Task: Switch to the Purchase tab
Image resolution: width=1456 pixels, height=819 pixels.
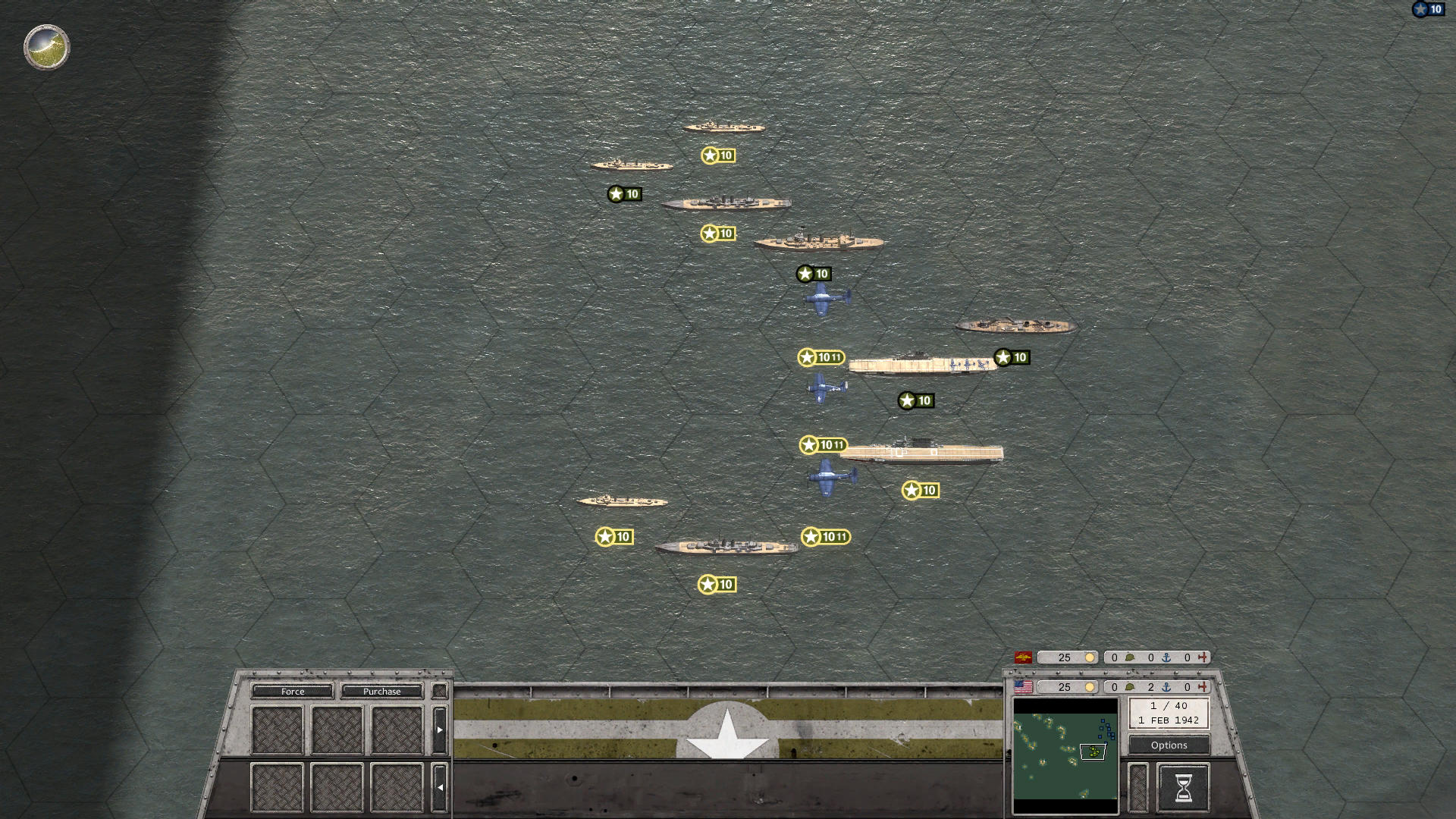Action: pos(381,691)
